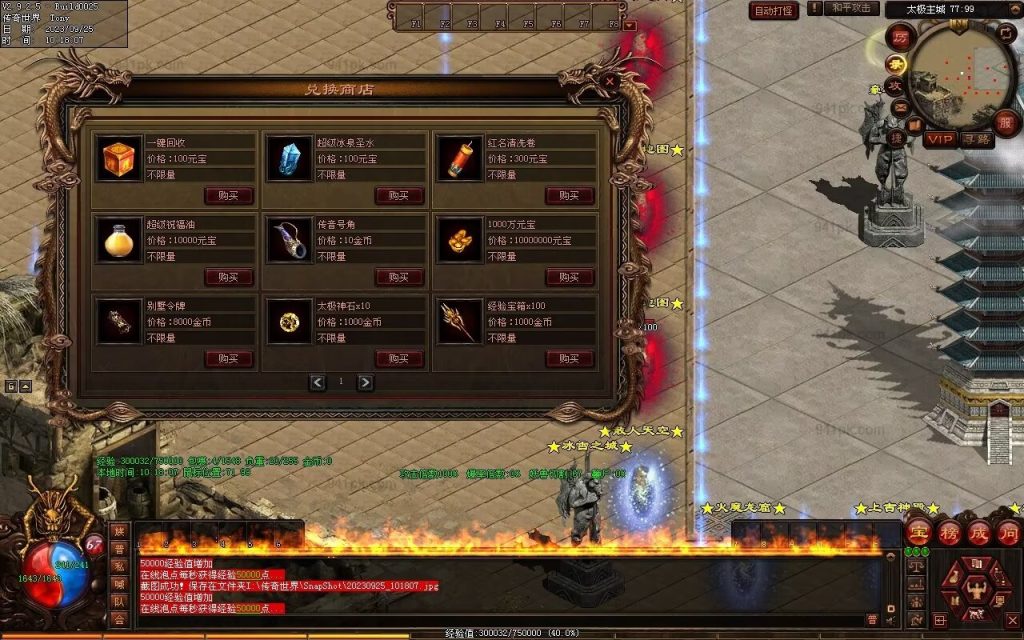Viewport: 1024px width, 640px height.
Task: Buy the 一键回收 item for 100 元宝
Action: [229, 195]
